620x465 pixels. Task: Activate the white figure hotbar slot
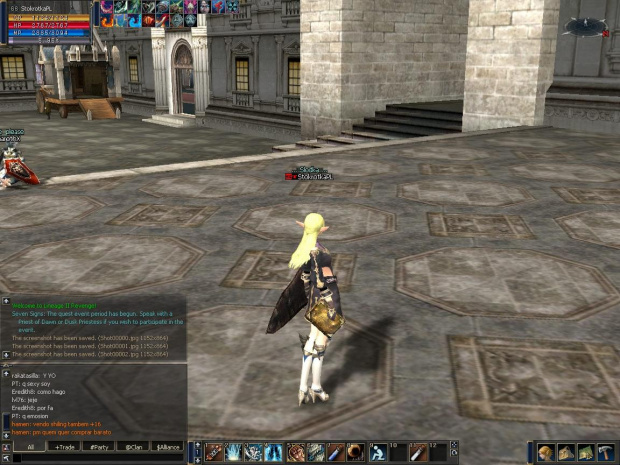click(x=378, y=453)
